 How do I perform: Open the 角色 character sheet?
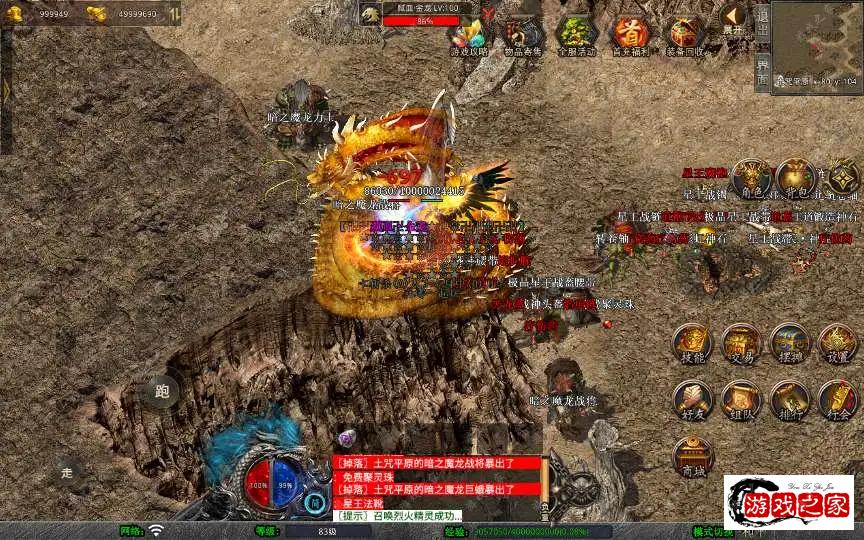(x=751, y=180)
